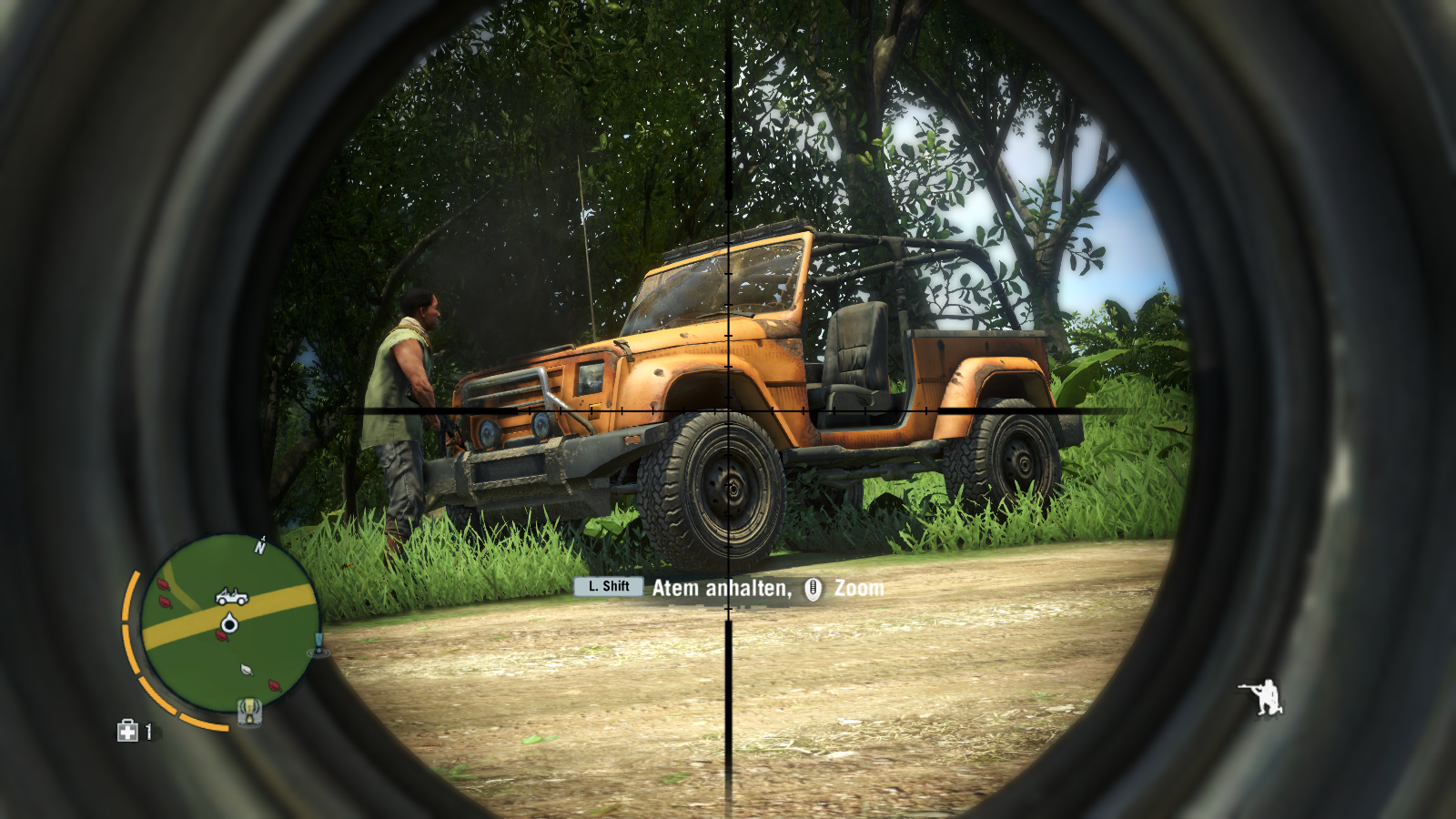Click the white leaf plant marker on minimap

pos(247,670)
